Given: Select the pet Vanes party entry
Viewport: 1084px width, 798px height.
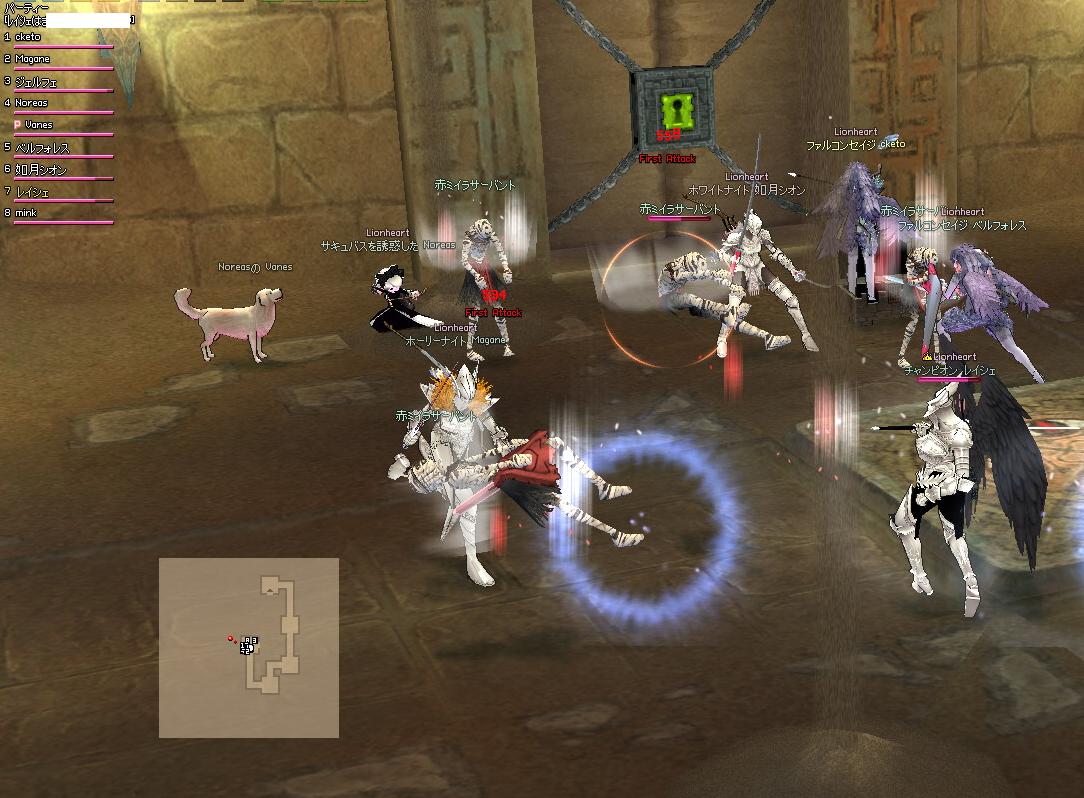Looking at the screenshot, I should [38, 125].
